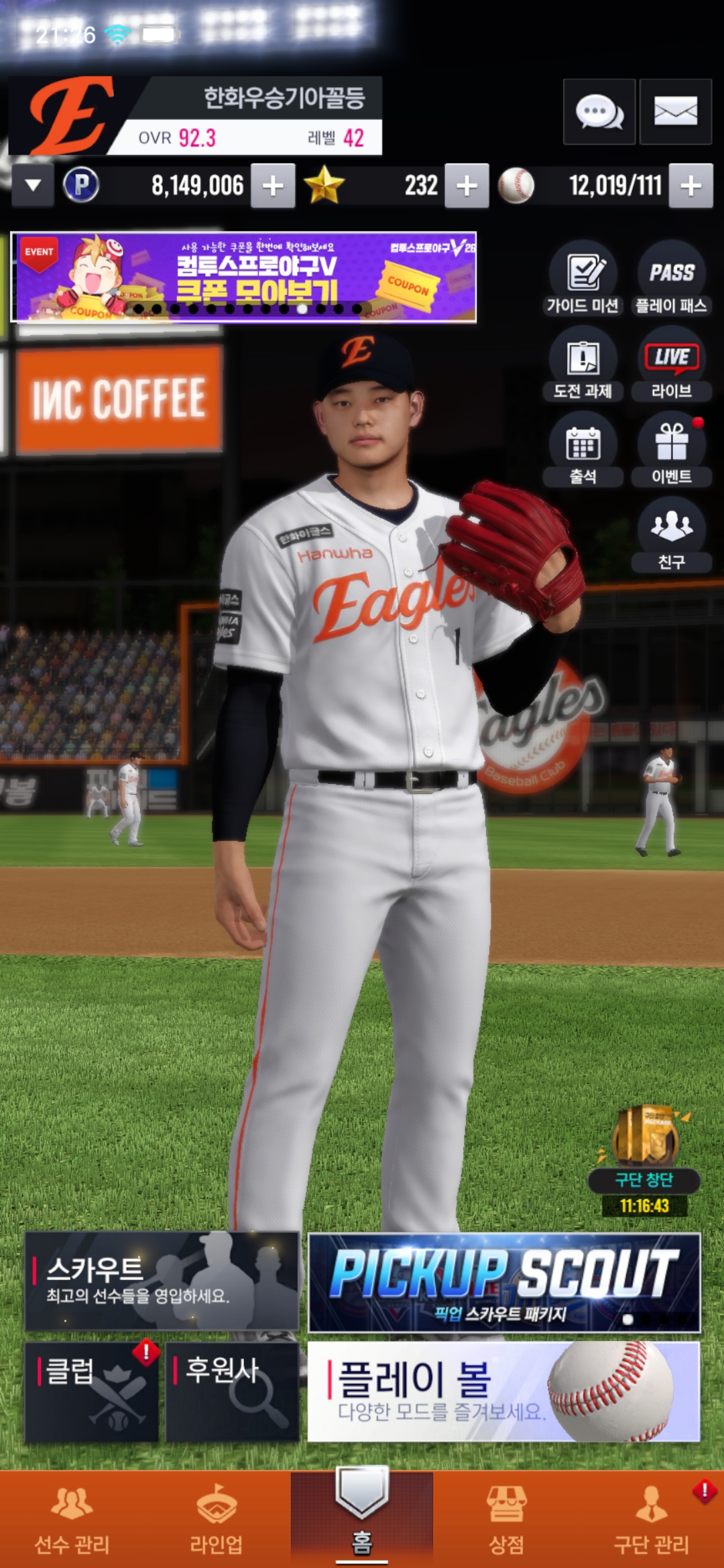Open the 플레이 패스 play pass
This screenshot has width=724, height=1568.
pyautogui.click(x=671, y=278)
